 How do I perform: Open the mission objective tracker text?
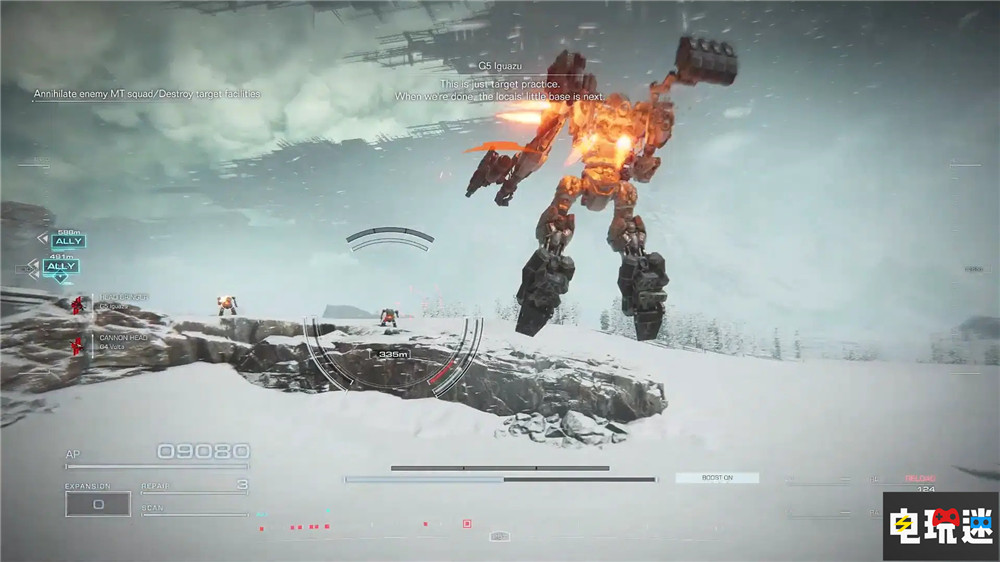click(148, 94)
